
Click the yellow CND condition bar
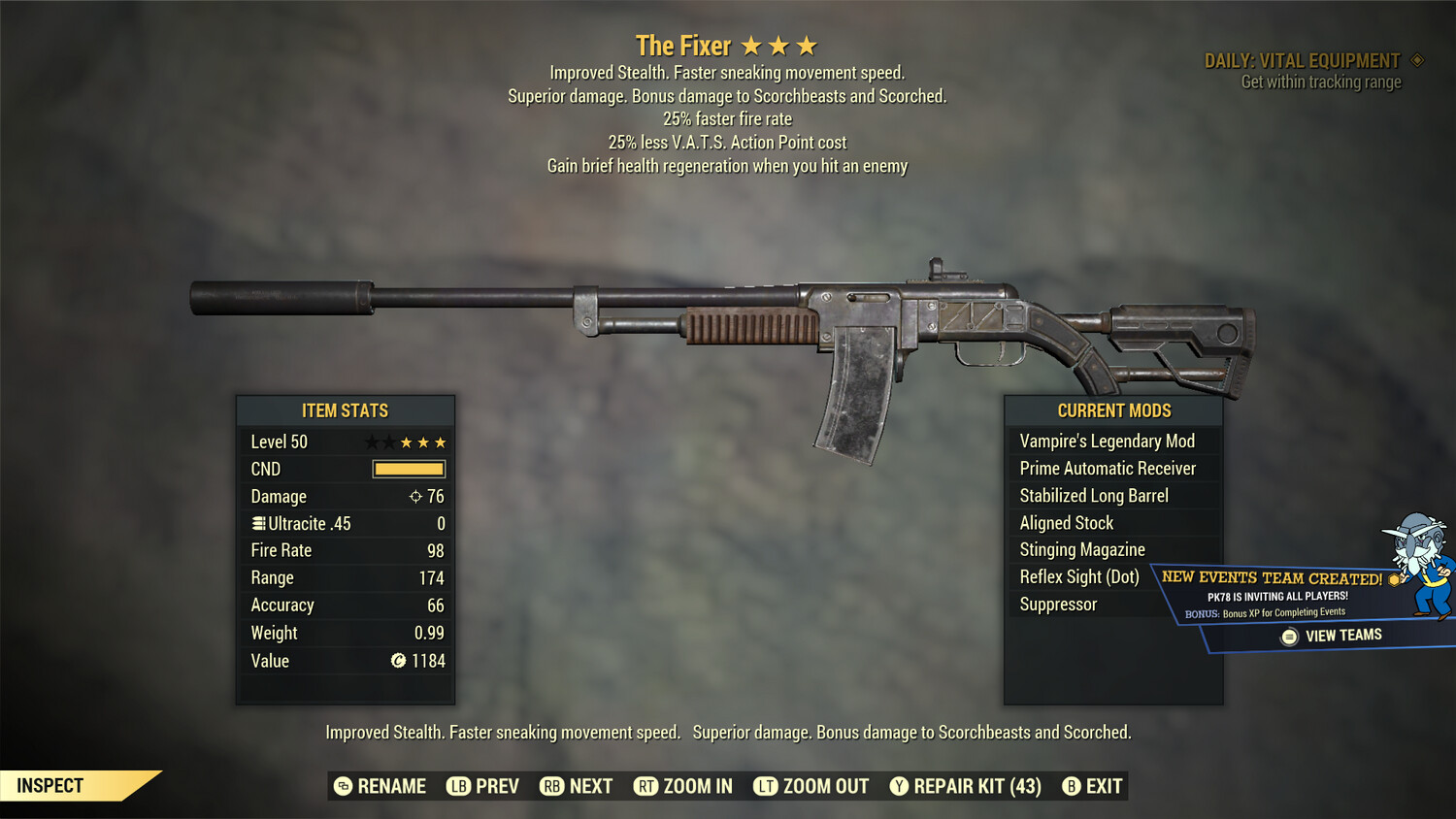tap(407, 469)
